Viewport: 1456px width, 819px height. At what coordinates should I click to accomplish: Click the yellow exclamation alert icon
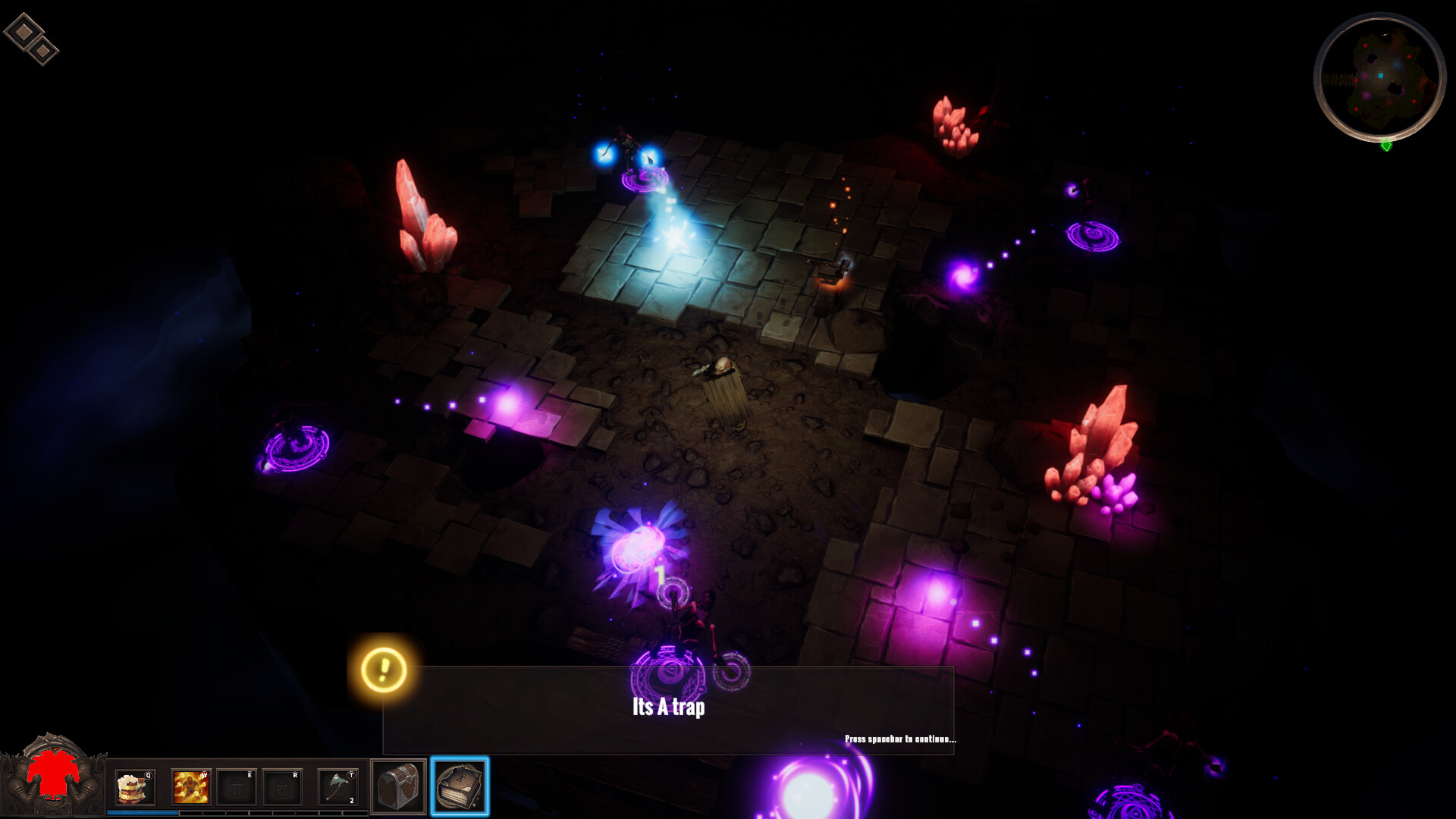click(384, 670)
